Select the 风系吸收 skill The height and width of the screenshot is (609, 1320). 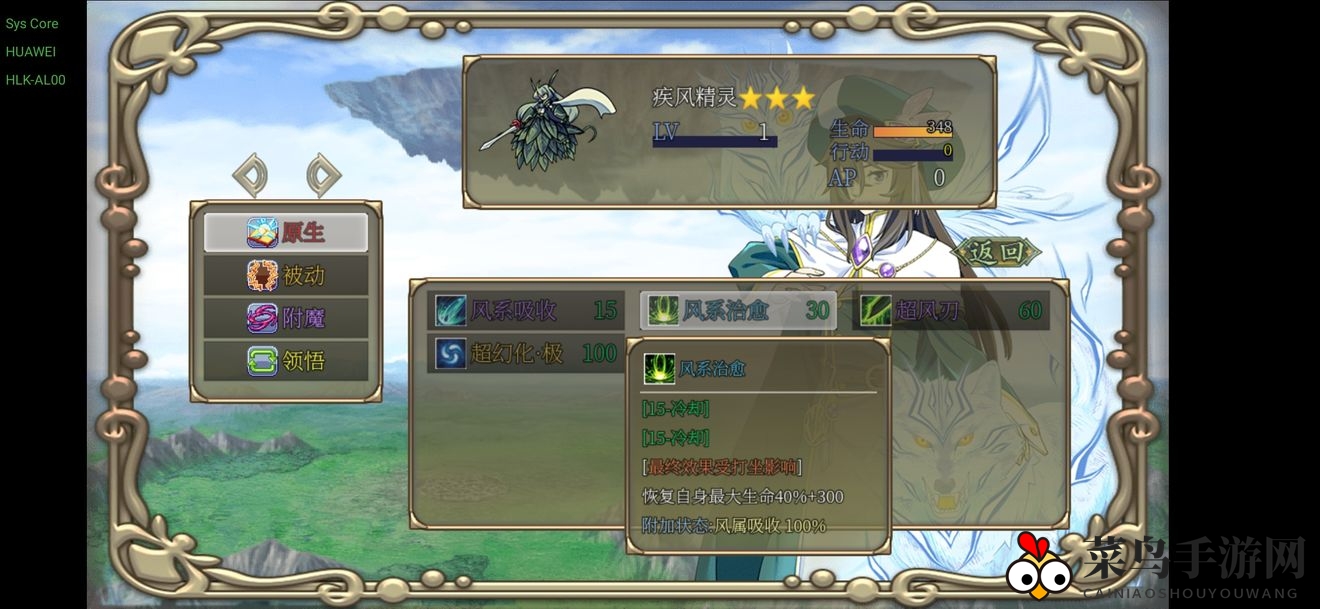point(526,310)
